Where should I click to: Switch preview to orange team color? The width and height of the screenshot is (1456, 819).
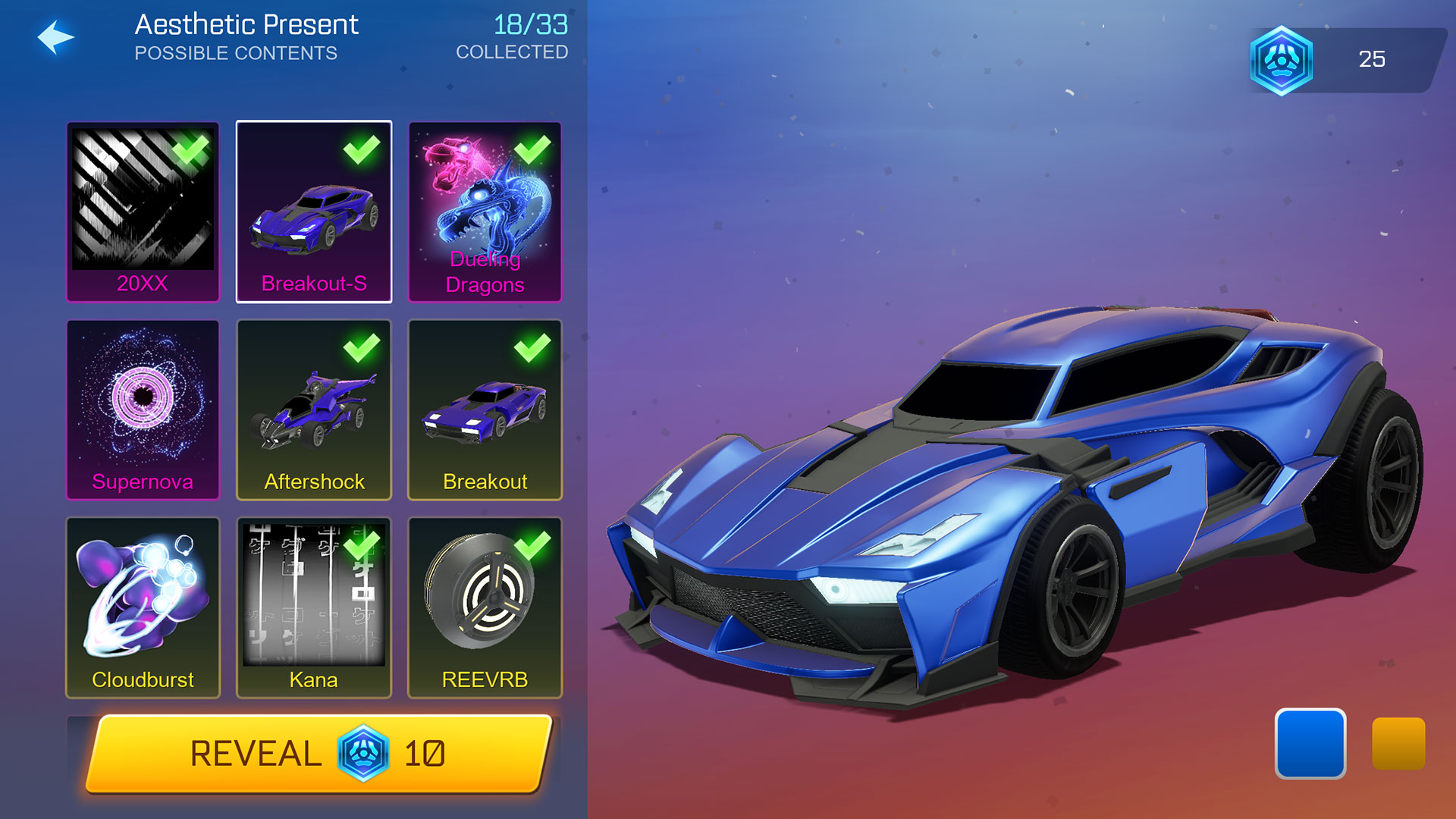coord(1398,743)
